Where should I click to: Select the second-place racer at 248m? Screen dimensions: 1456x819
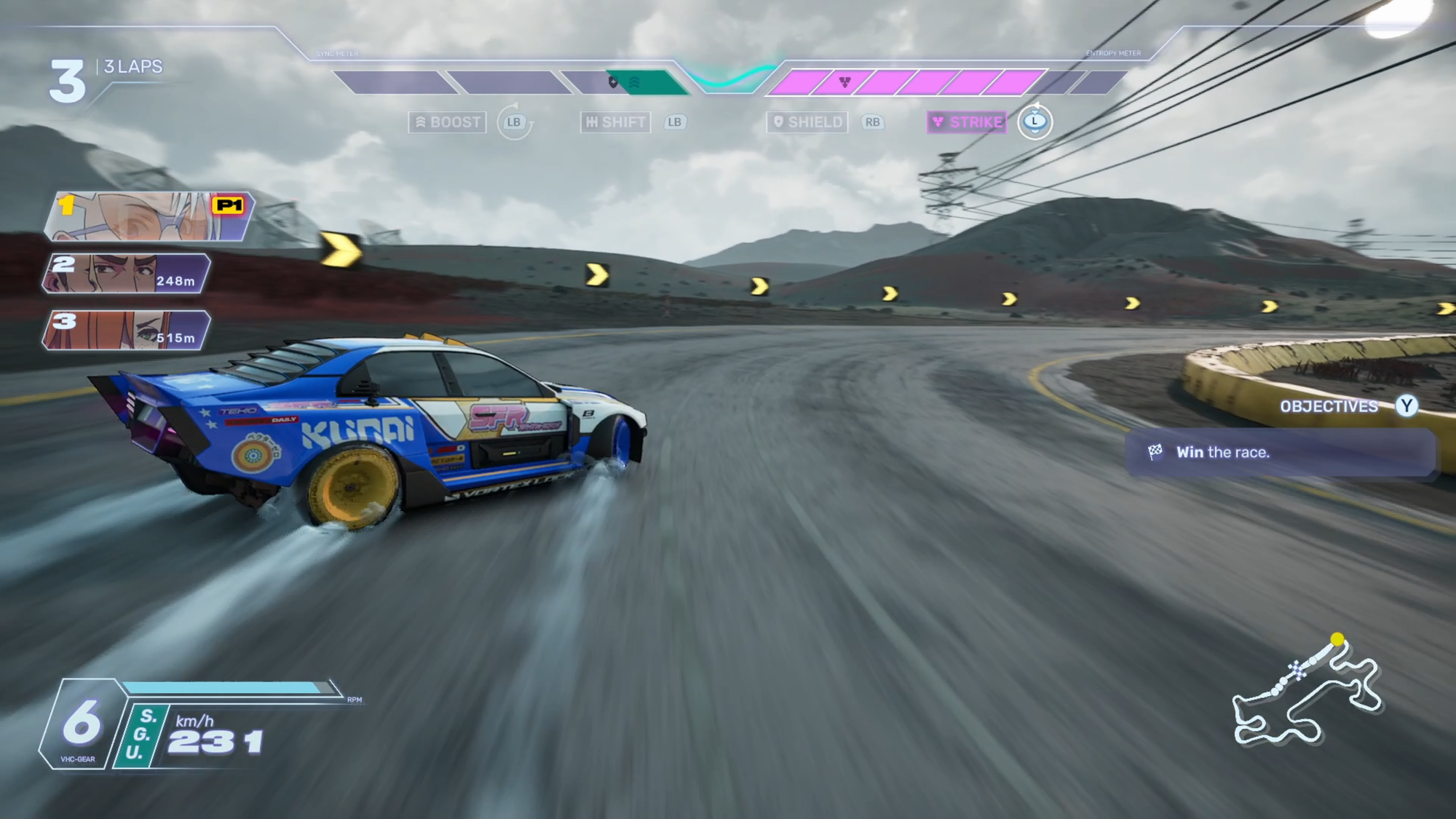point(127,274)
